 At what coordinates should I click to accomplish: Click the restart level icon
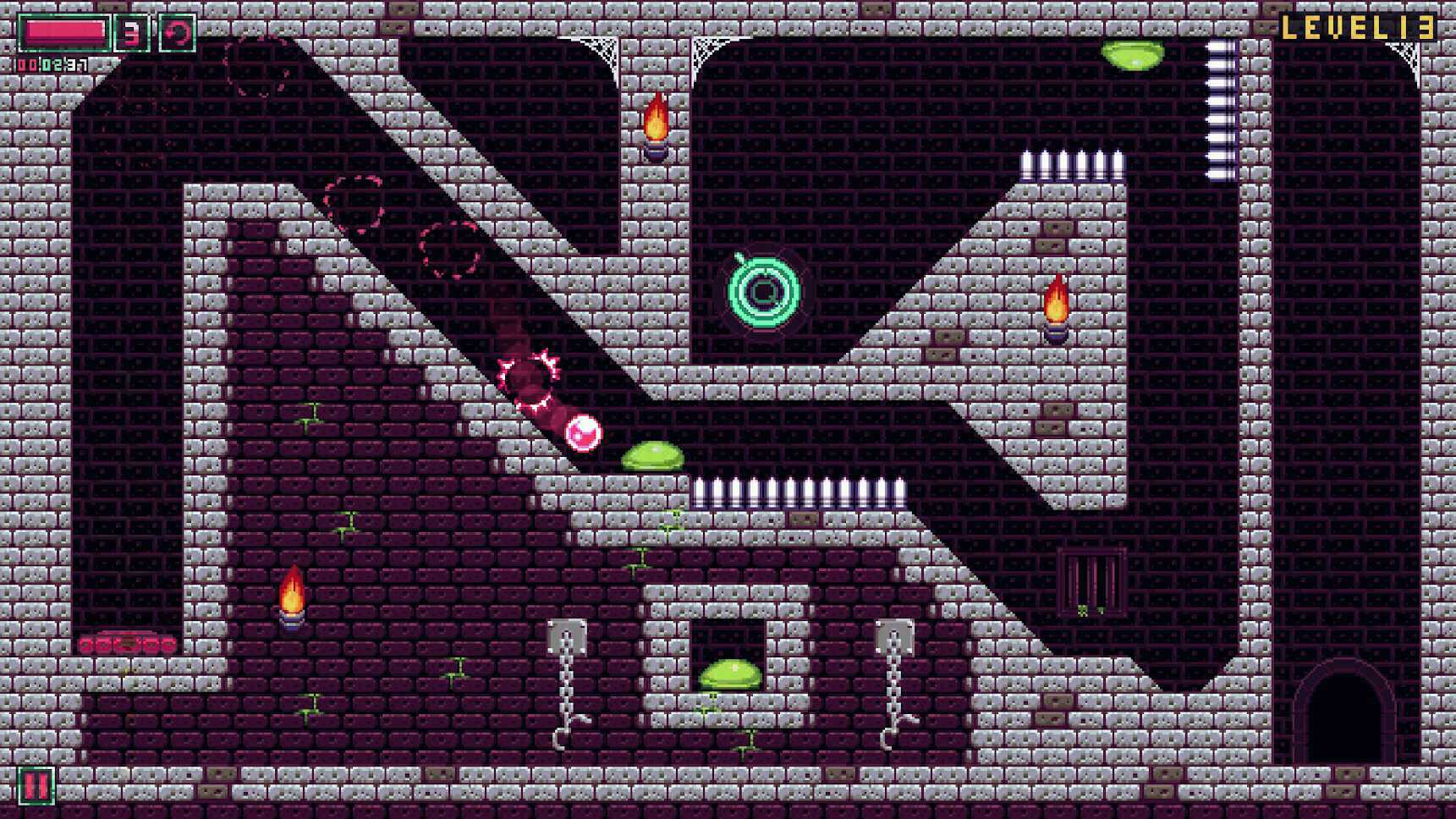179,32
